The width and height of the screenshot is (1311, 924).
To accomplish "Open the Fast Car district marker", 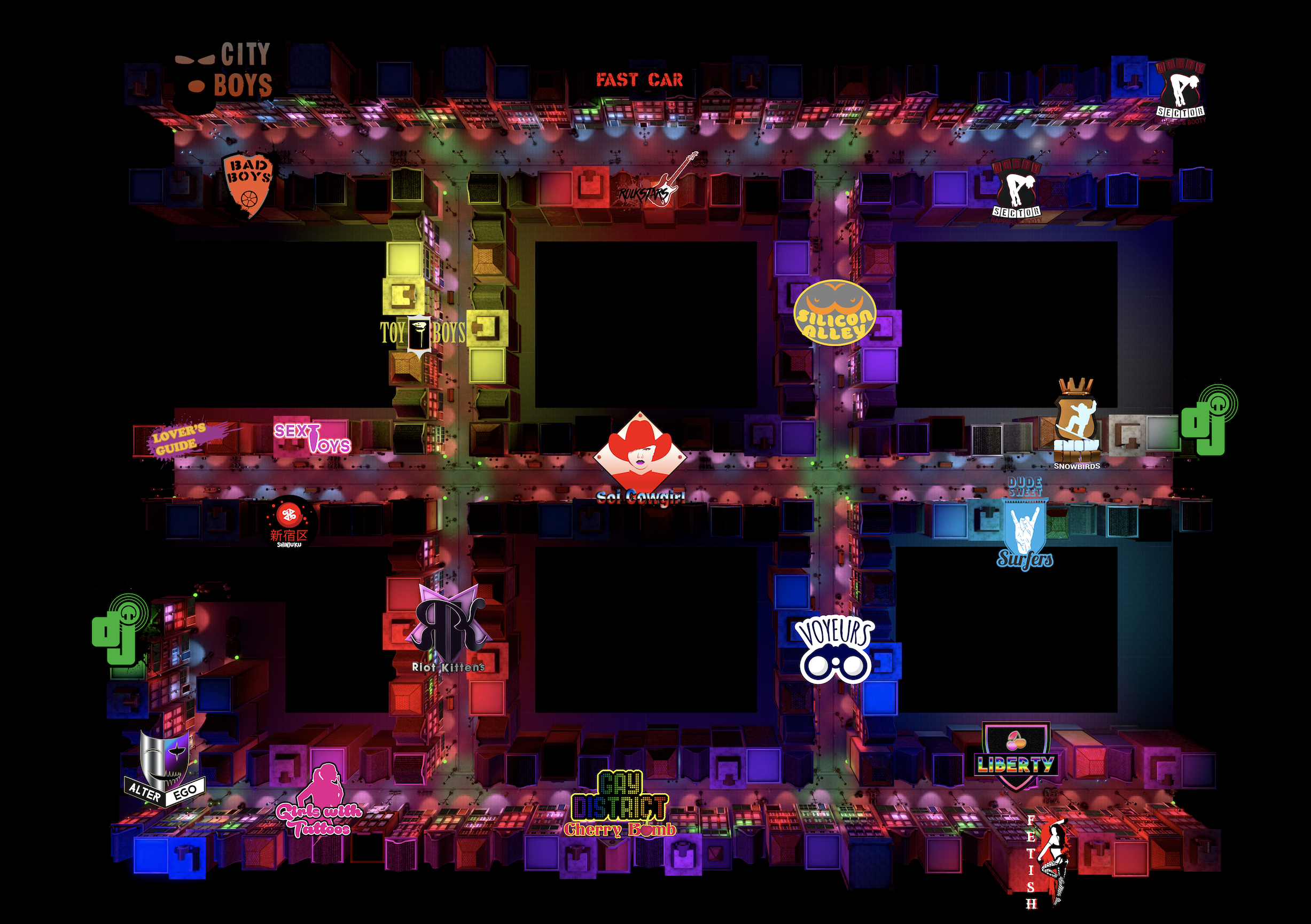I will pos(639,80).
